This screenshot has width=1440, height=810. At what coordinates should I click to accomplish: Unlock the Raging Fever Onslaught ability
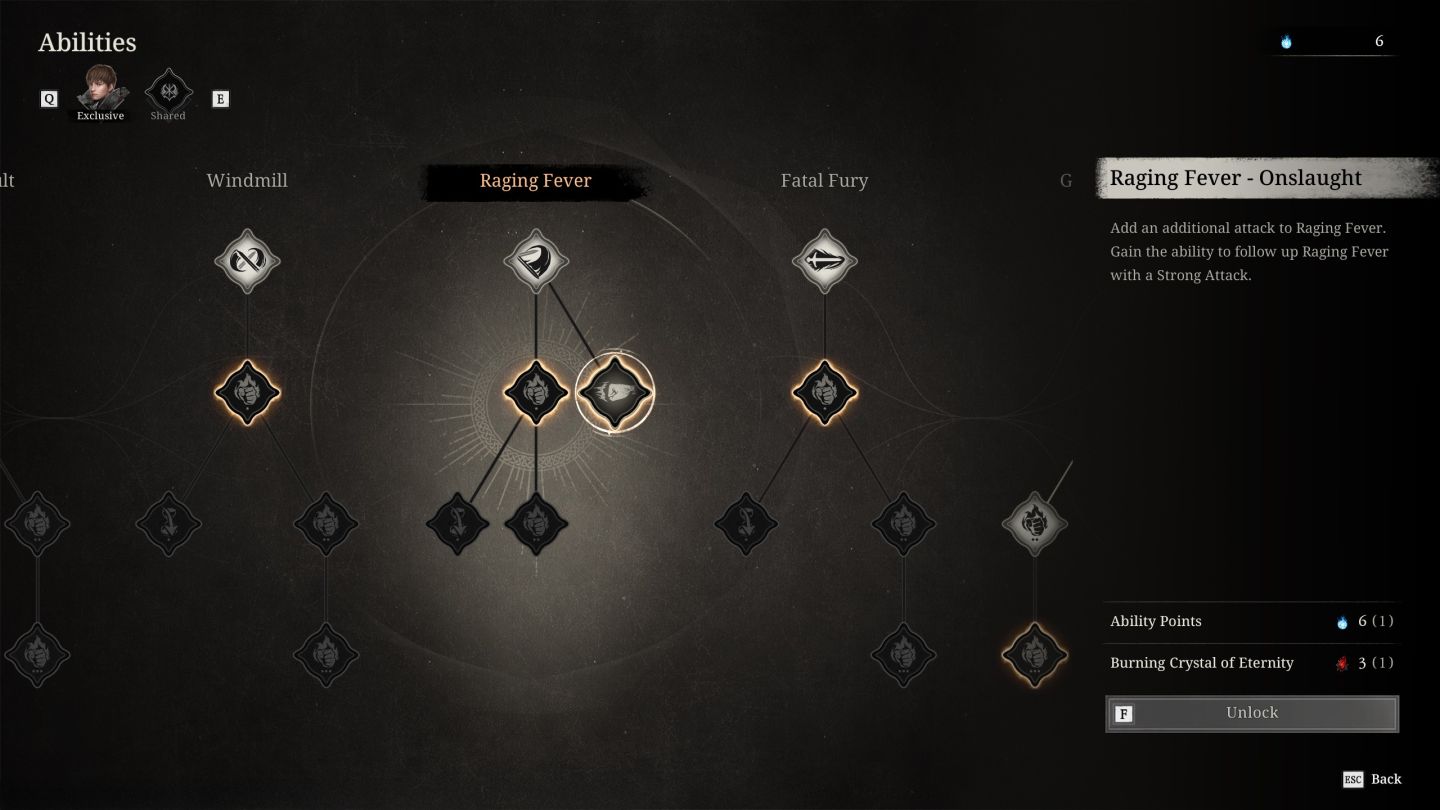[1252, 713]
